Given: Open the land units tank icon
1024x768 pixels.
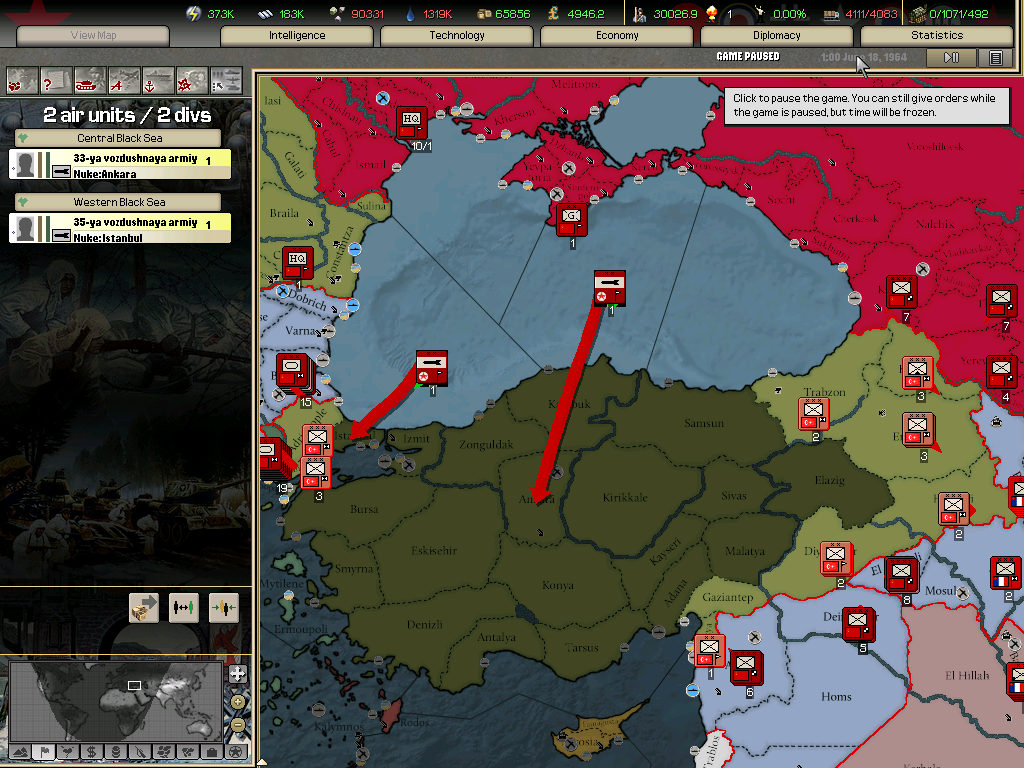Looking at the screenshot, I should (x=89, y=79).
